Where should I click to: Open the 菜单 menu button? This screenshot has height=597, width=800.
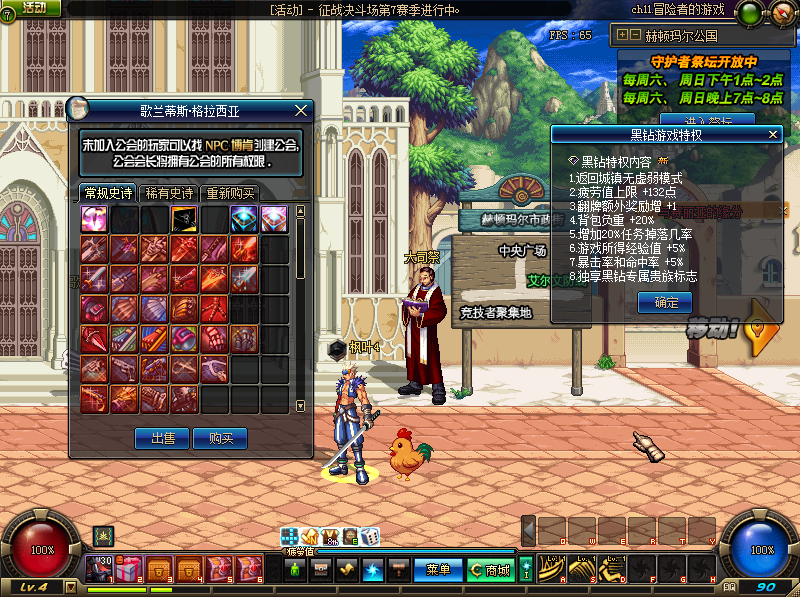click(438, 570)
